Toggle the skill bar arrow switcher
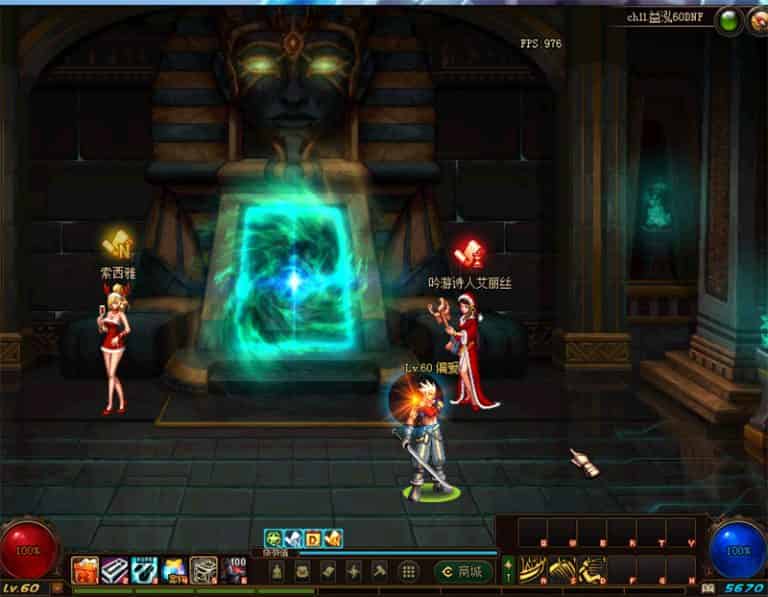 [507, 570]
